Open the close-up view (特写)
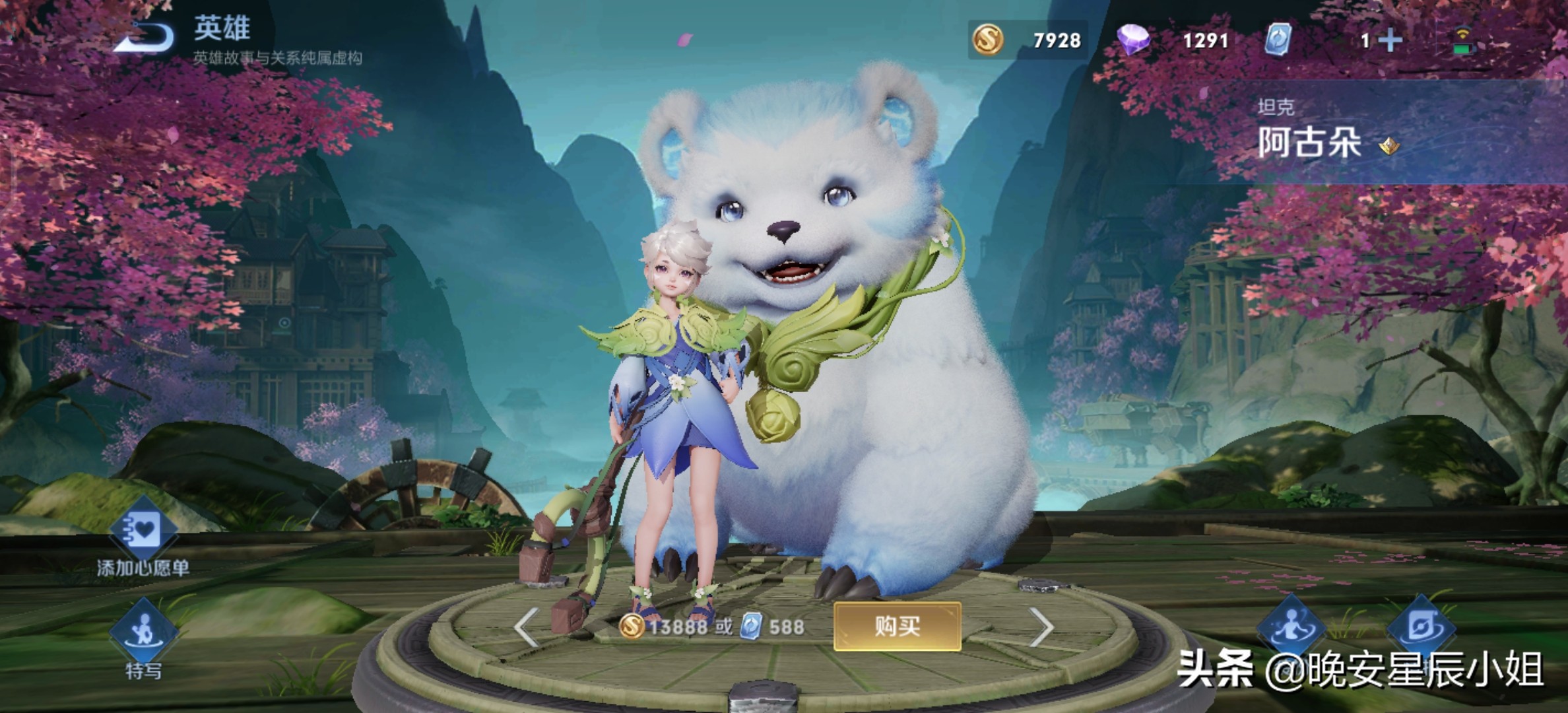1568x713 pixels. (x=143, y=632)
